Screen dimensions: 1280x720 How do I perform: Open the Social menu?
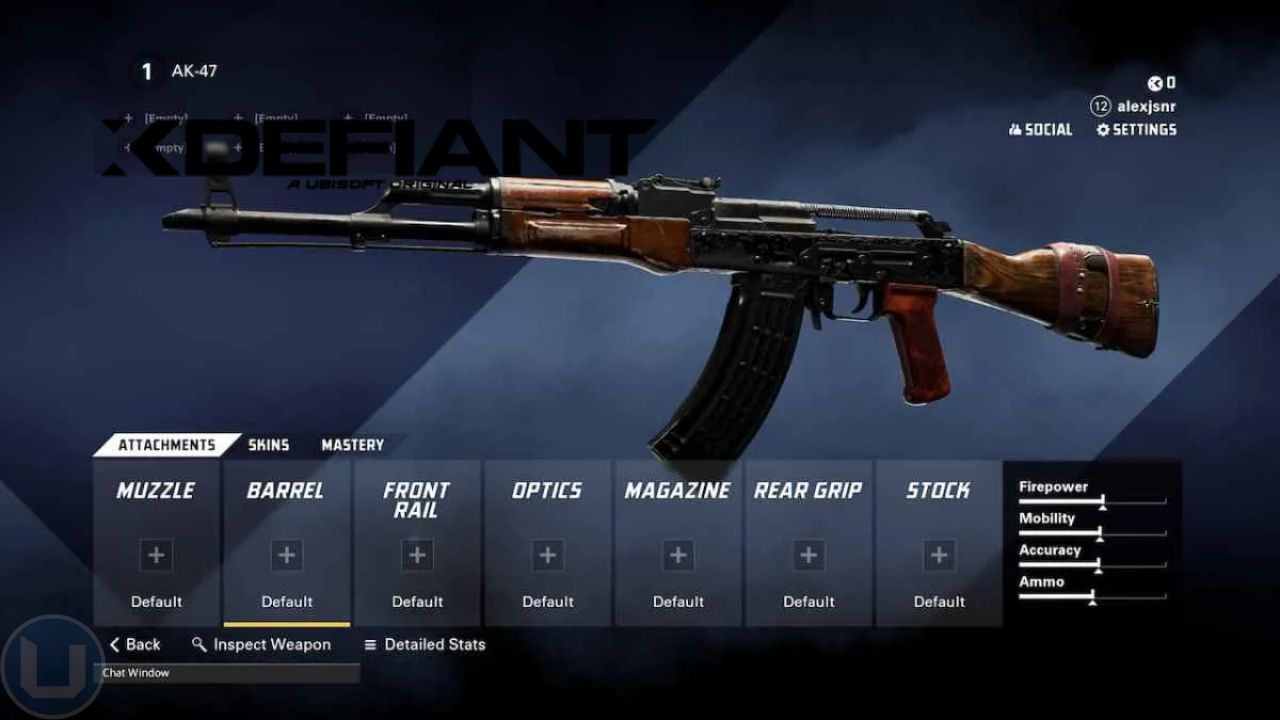click(1040, 130)
